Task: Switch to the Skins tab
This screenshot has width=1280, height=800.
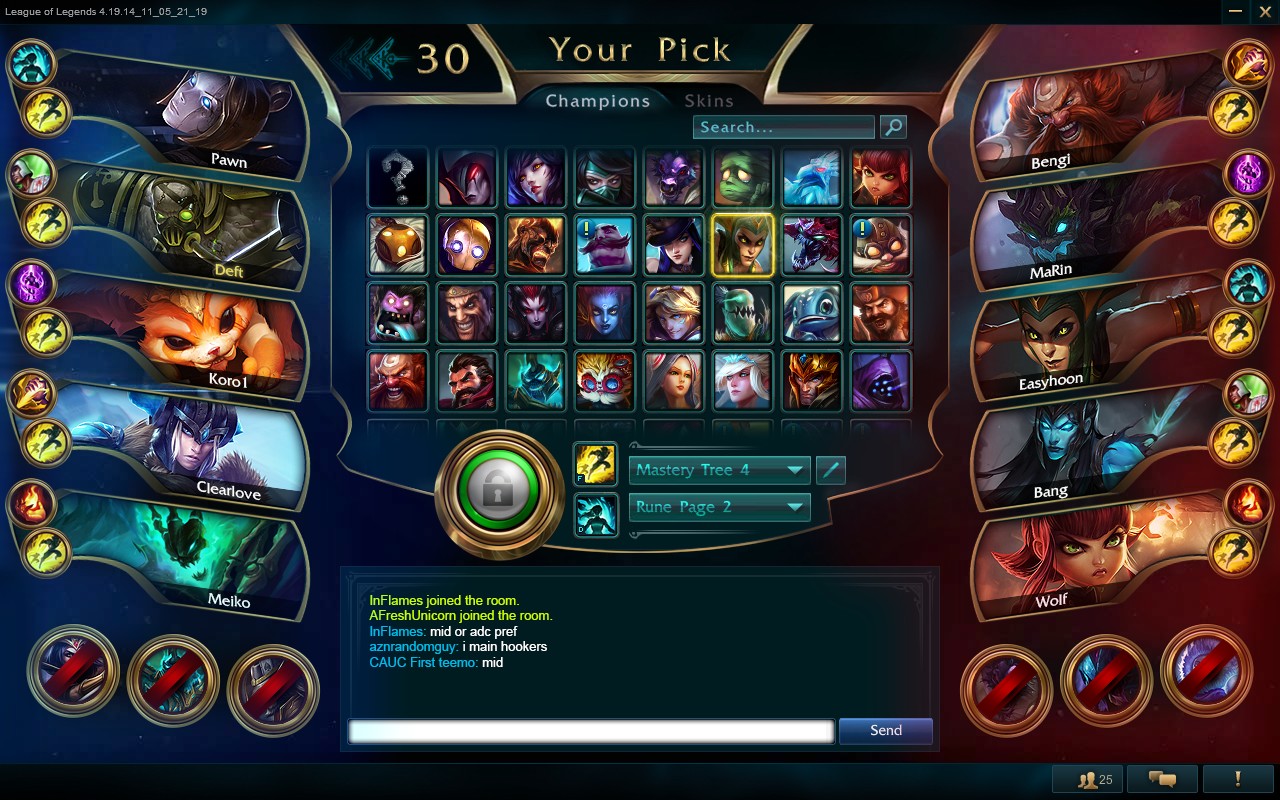Action: pos(709,101)
